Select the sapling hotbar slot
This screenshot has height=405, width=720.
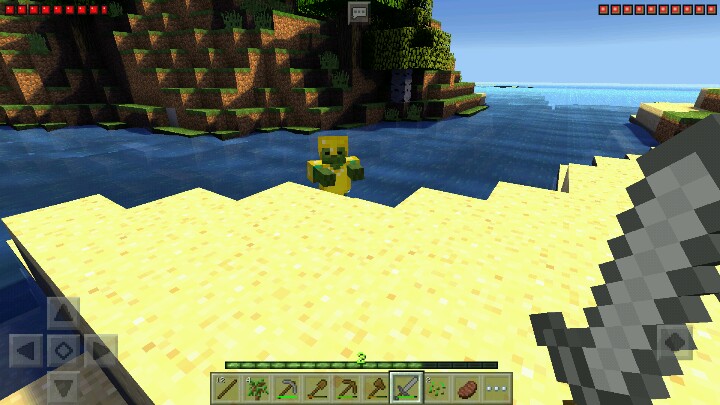(256, 388)
